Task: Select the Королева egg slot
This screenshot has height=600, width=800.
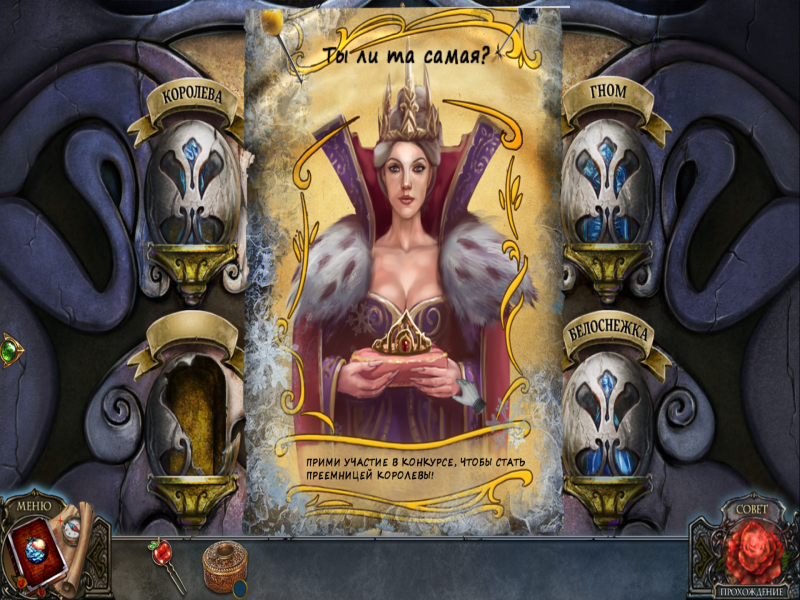Action: pyautogui.click(x=193, y=192)
